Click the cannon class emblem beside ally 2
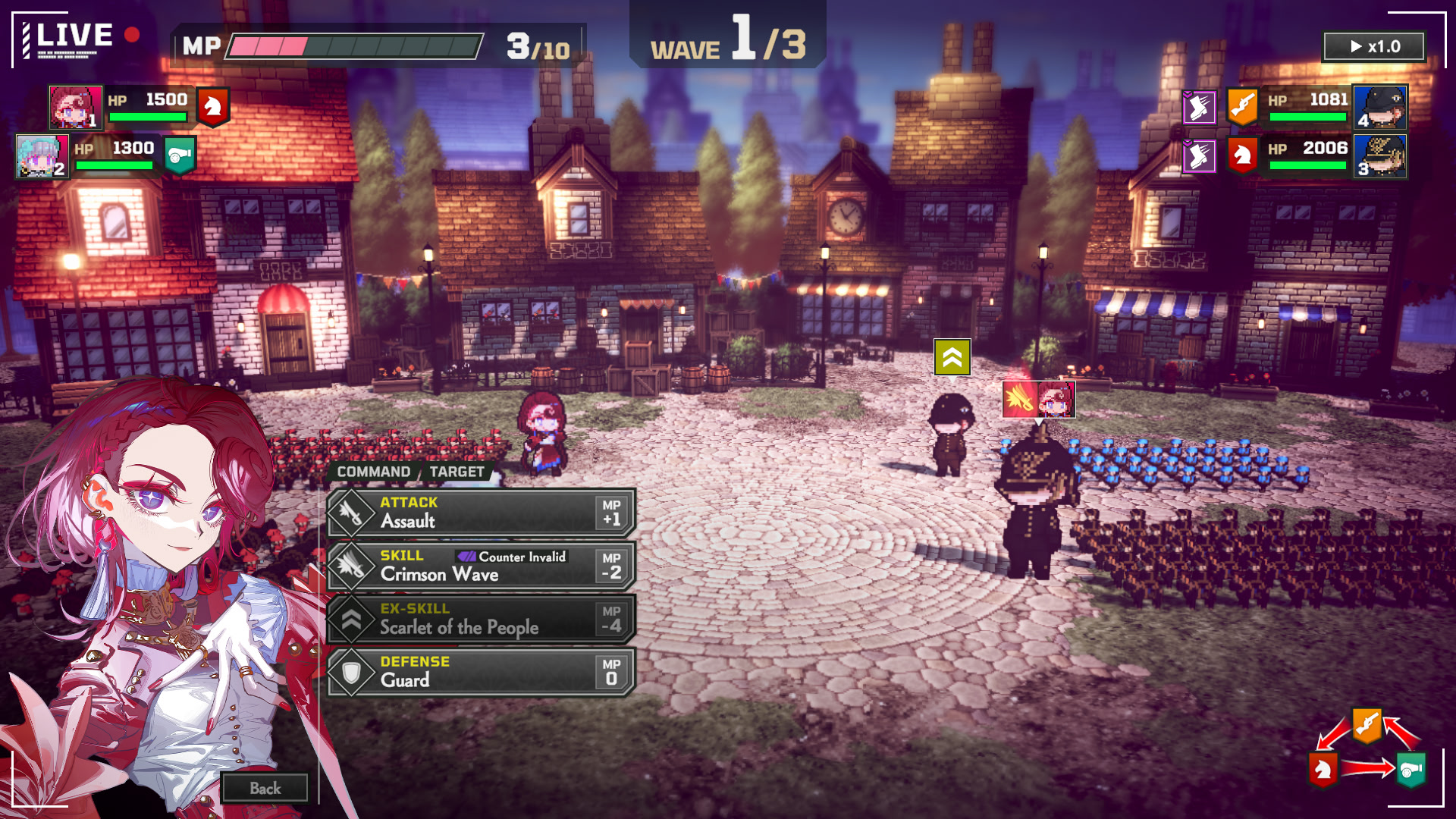 coord(179,155)
